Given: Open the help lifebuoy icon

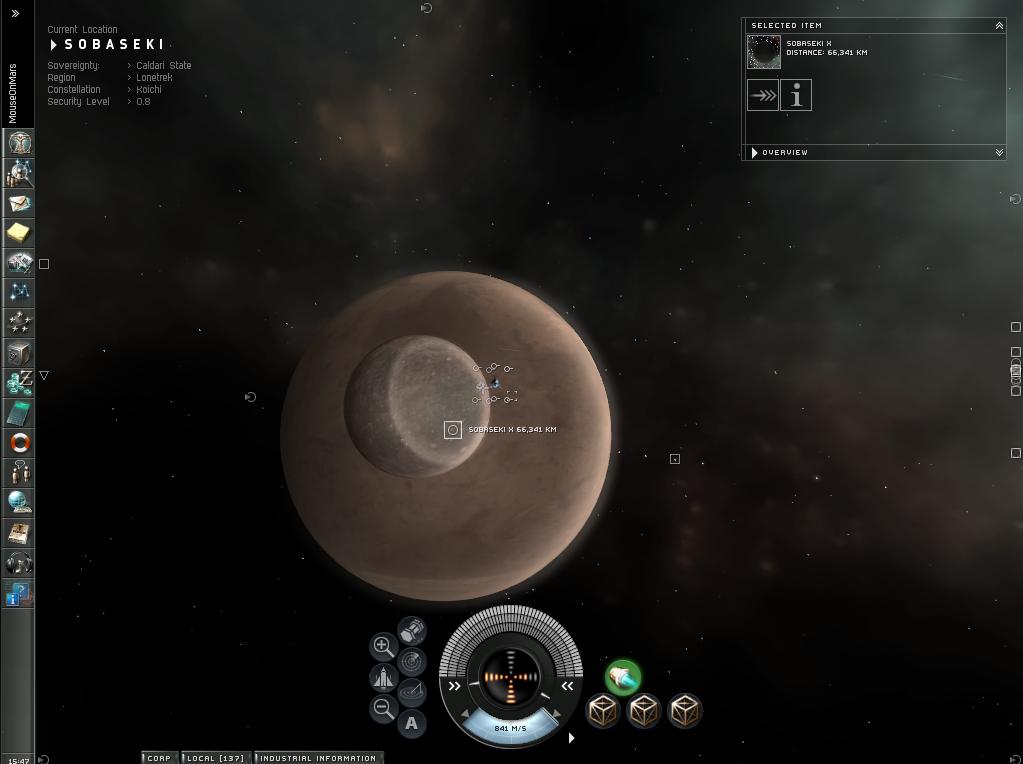Looking at the screenshot, I should pos(19,443).
